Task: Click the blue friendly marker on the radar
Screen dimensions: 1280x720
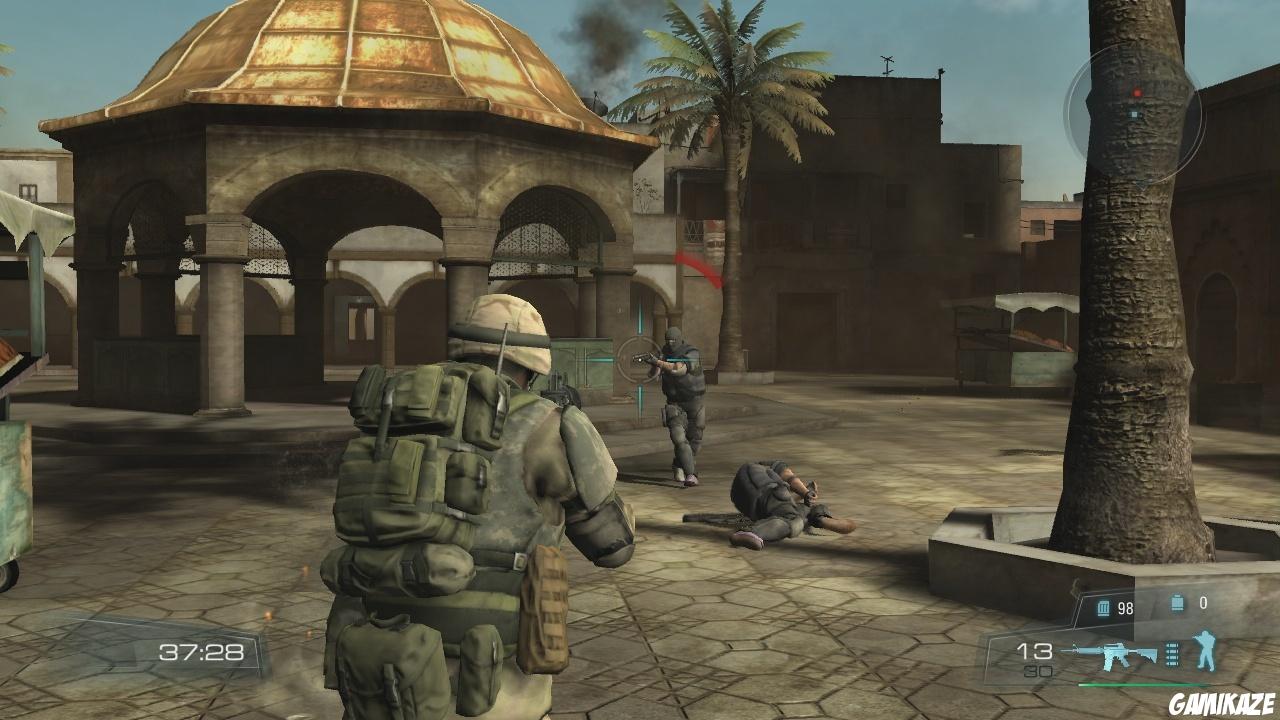Action: pyautogui.click(x=1133, y=114)
